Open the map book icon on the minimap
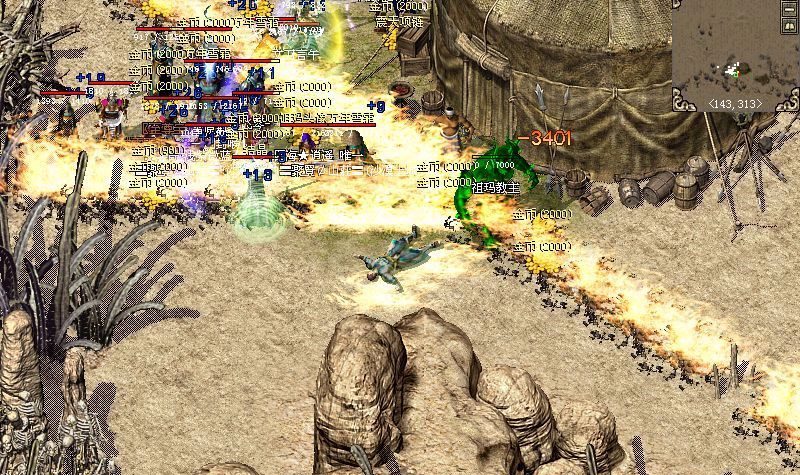Screen dimensions: 800x475 point(789,26)
